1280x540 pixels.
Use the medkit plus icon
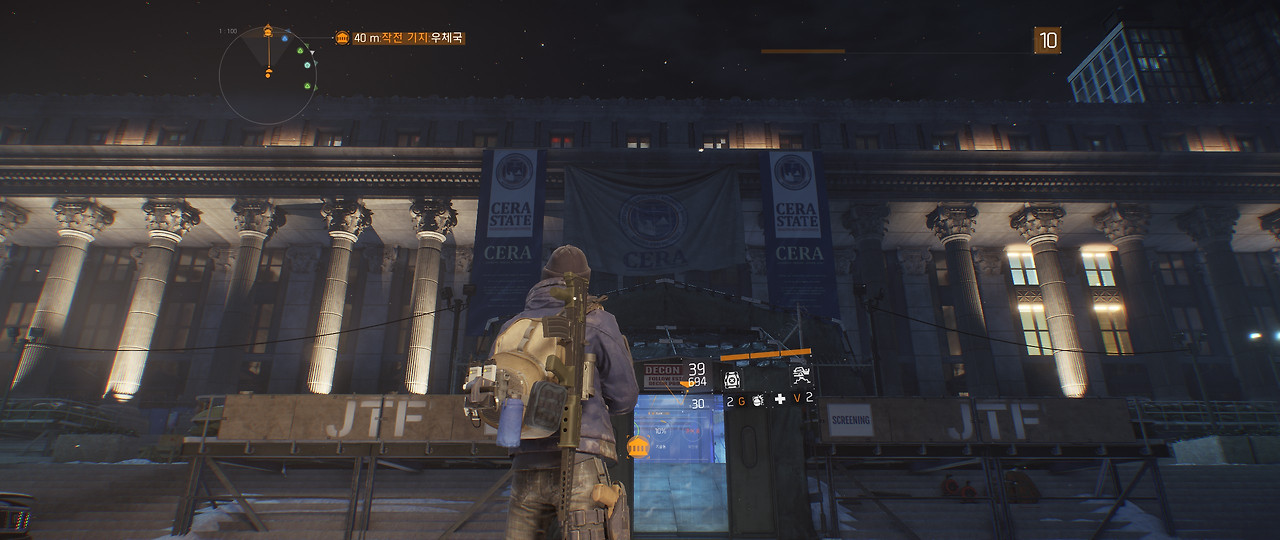tap(780, 399)
